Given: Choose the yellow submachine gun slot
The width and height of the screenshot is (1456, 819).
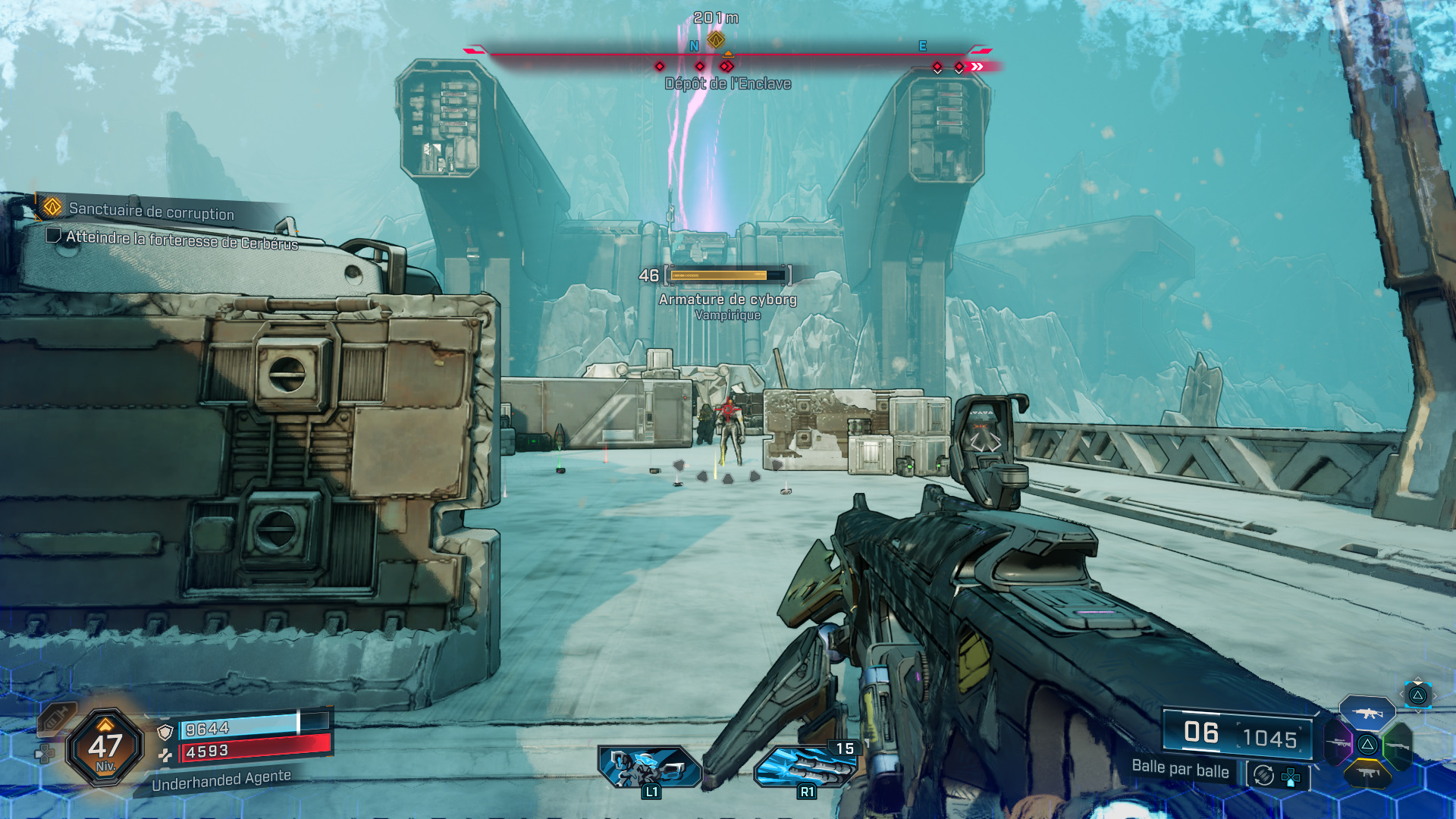Looking at the screenshot, I should [x=1367, y=773].
